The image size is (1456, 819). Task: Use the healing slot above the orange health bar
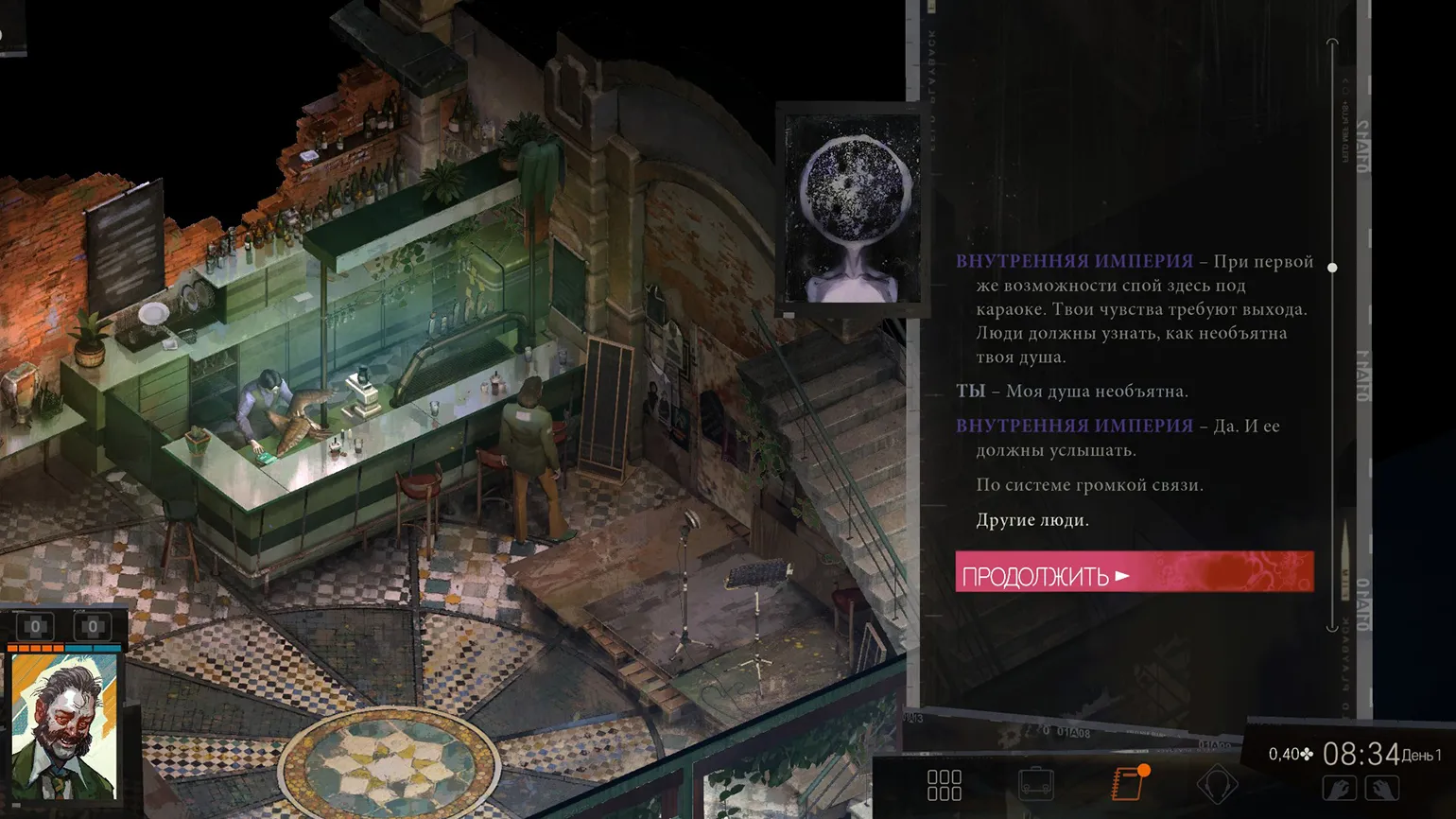tap(36, 626)
